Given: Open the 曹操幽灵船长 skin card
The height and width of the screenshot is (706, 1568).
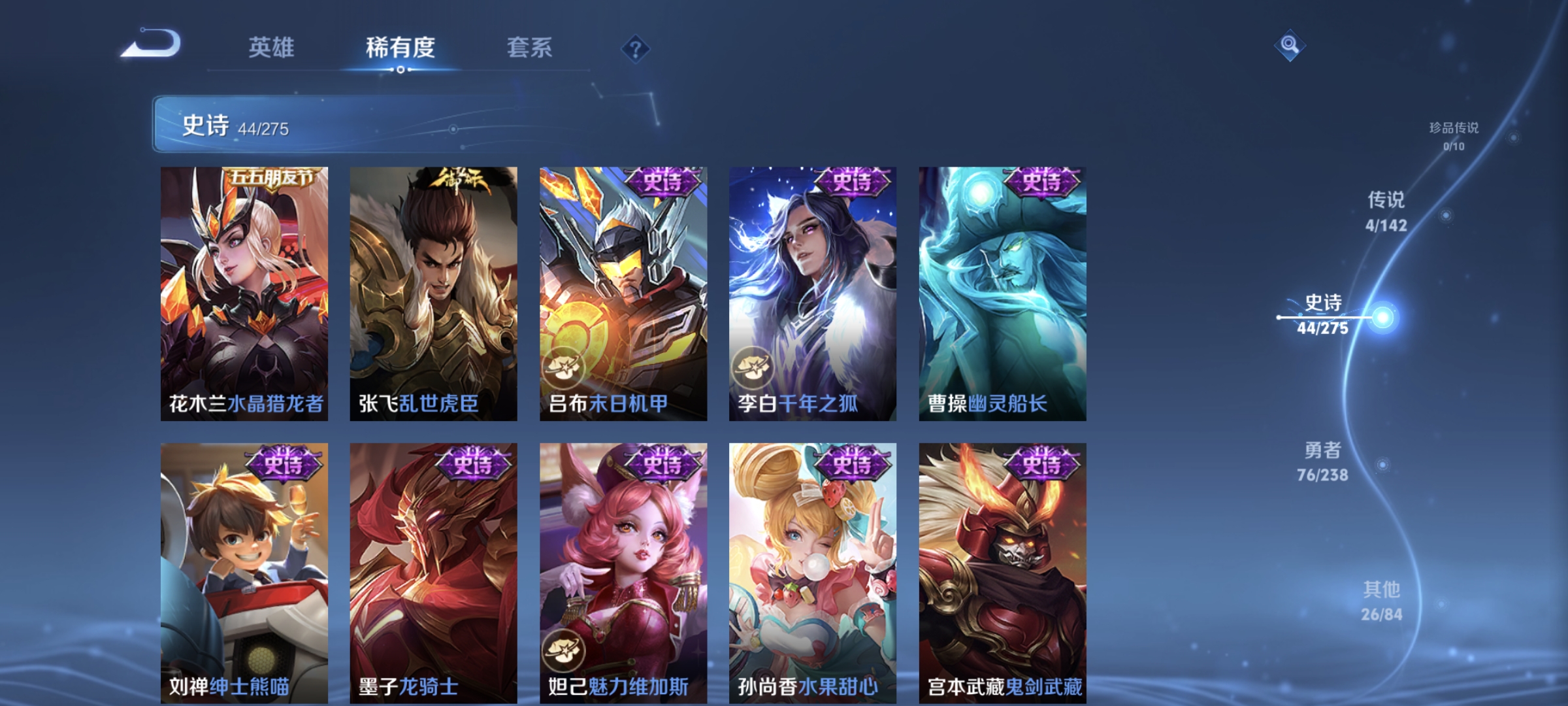Looking at the screenshot, I should click(x=1002, y=294).
